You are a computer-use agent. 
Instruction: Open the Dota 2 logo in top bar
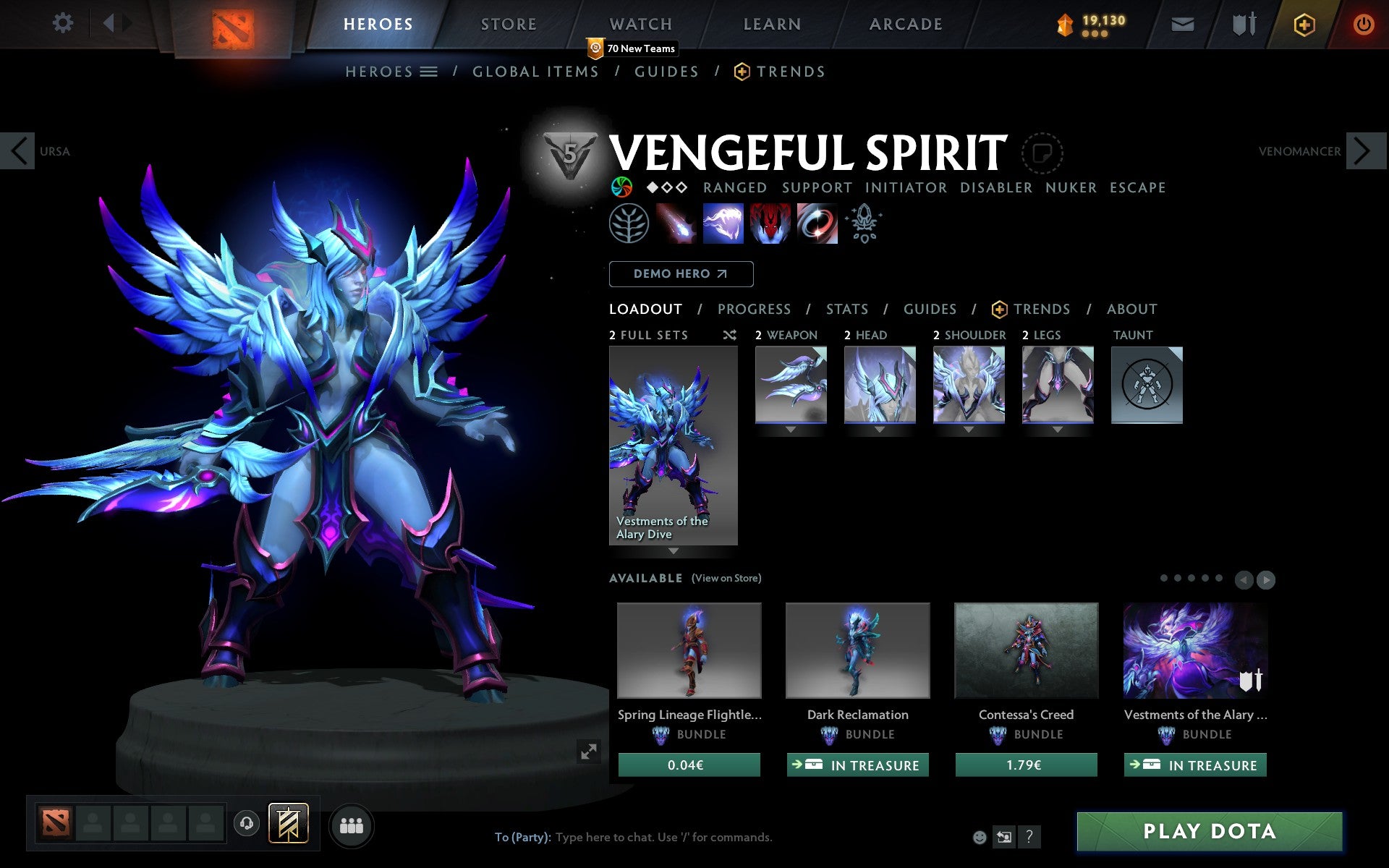(231, 22)
